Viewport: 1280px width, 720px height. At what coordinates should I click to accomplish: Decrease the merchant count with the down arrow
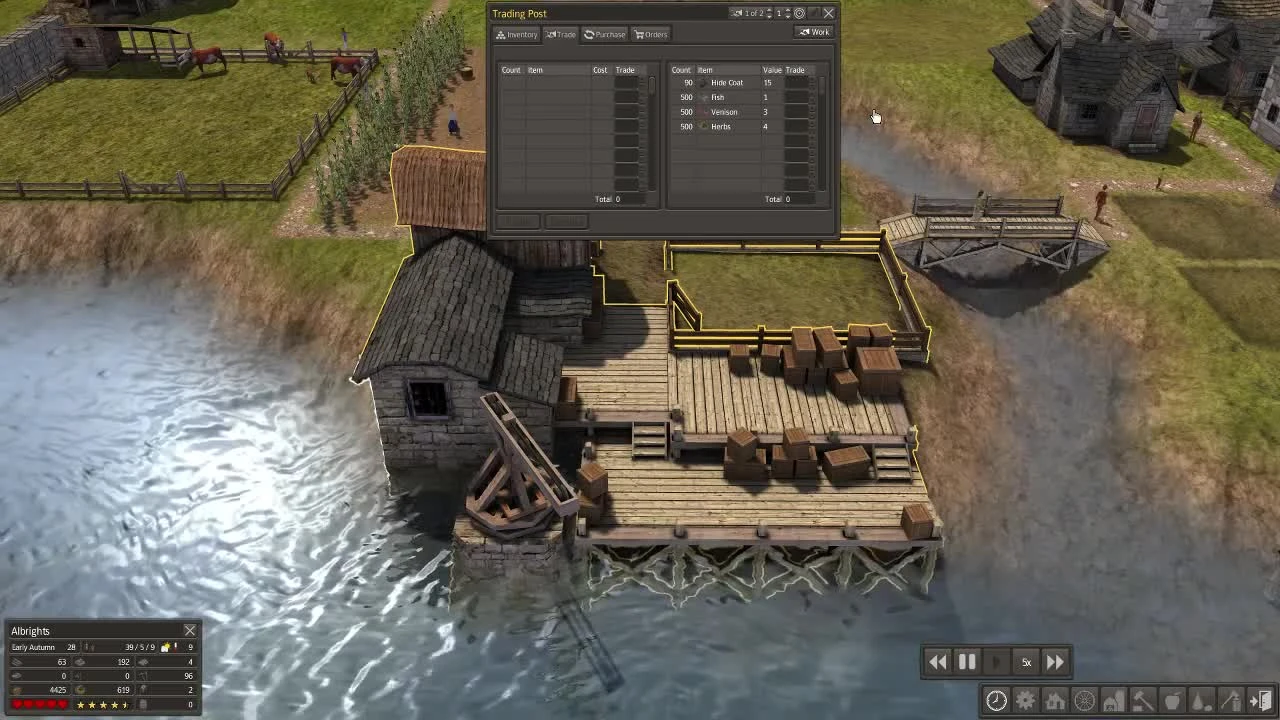tap(788, 17)
